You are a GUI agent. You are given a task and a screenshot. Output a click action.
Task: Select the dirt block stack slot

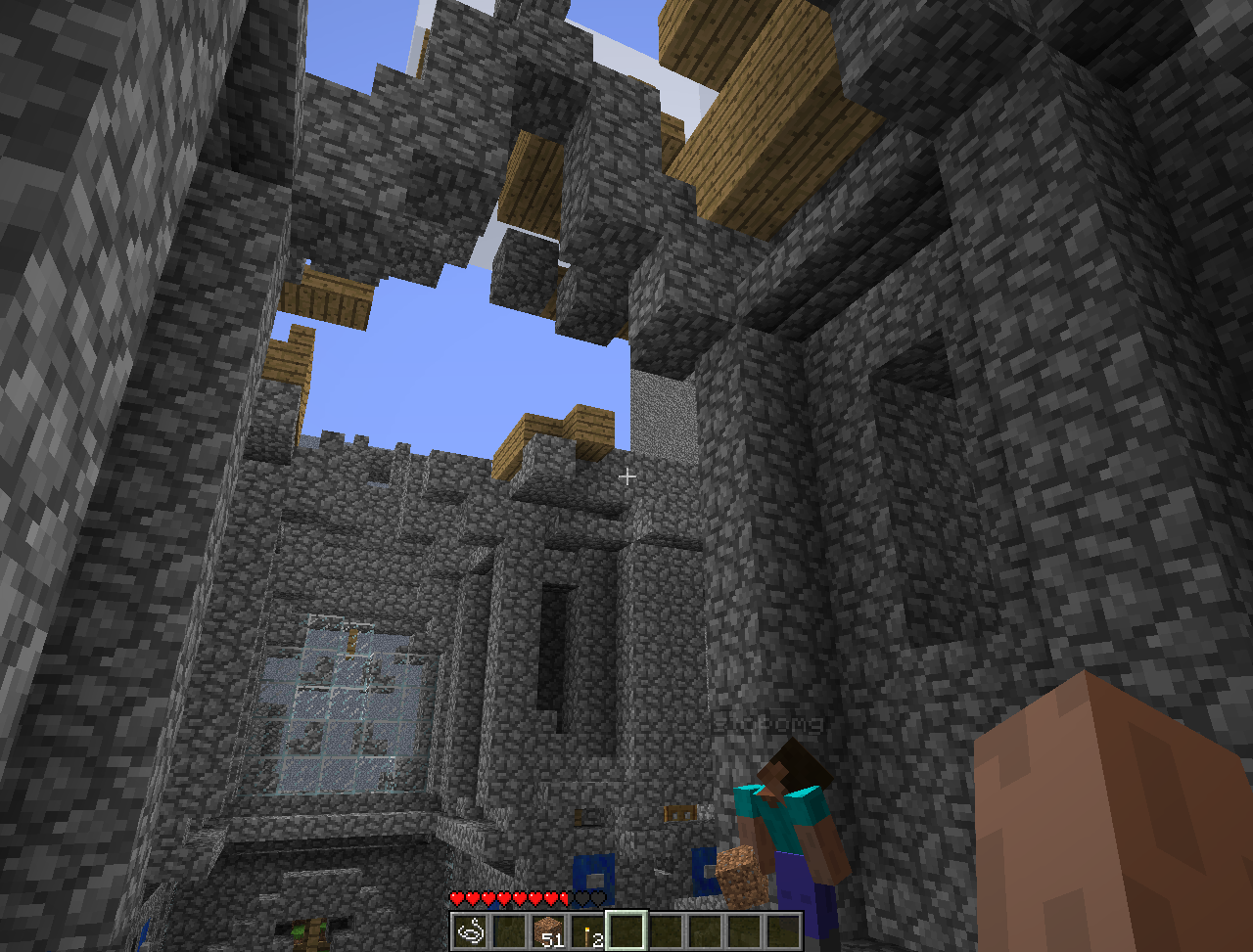coord(548,931)
